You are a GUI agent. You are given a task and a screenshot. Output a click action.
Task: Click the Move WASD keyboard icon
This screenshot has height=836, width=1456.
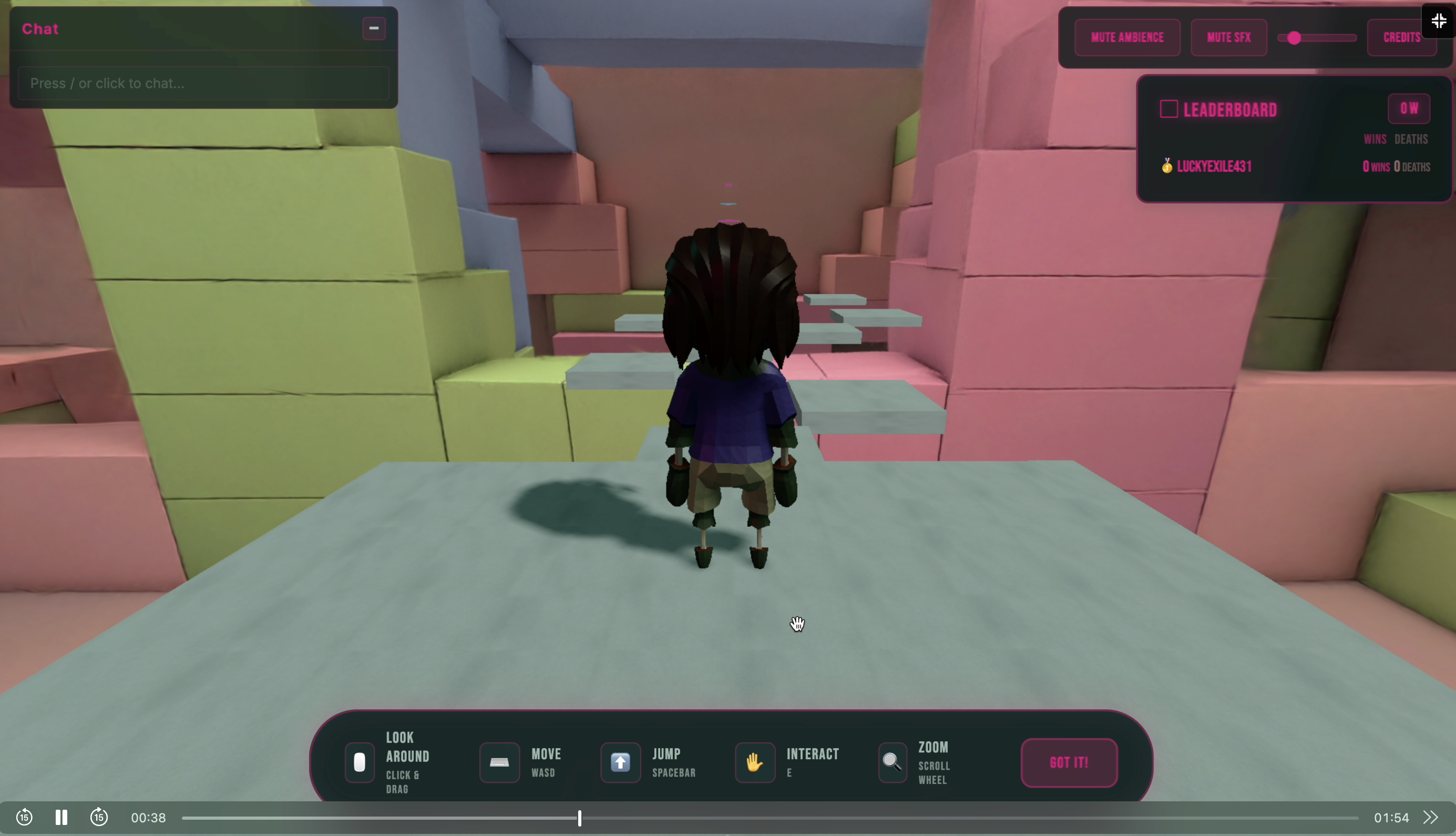point(499,762)
